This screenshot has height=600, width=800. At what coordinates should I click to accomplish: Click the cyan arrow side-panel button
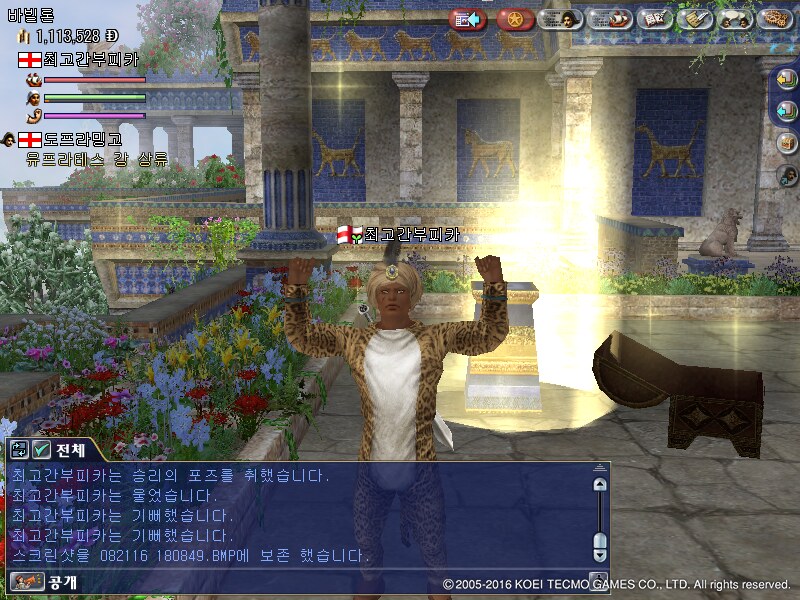(x=787, y=112)
